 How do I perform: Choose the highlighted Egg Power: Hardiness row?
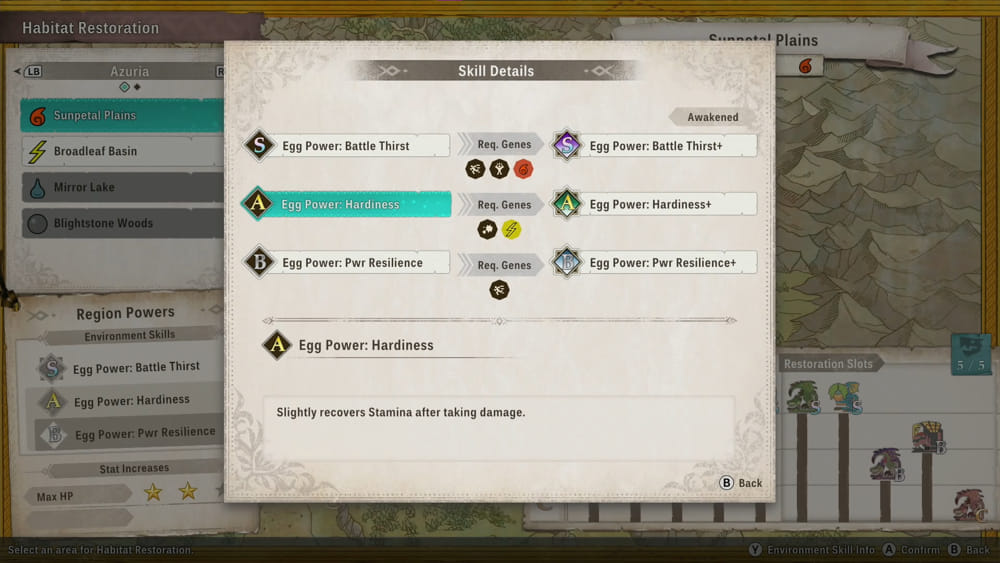tap(346, 205)
